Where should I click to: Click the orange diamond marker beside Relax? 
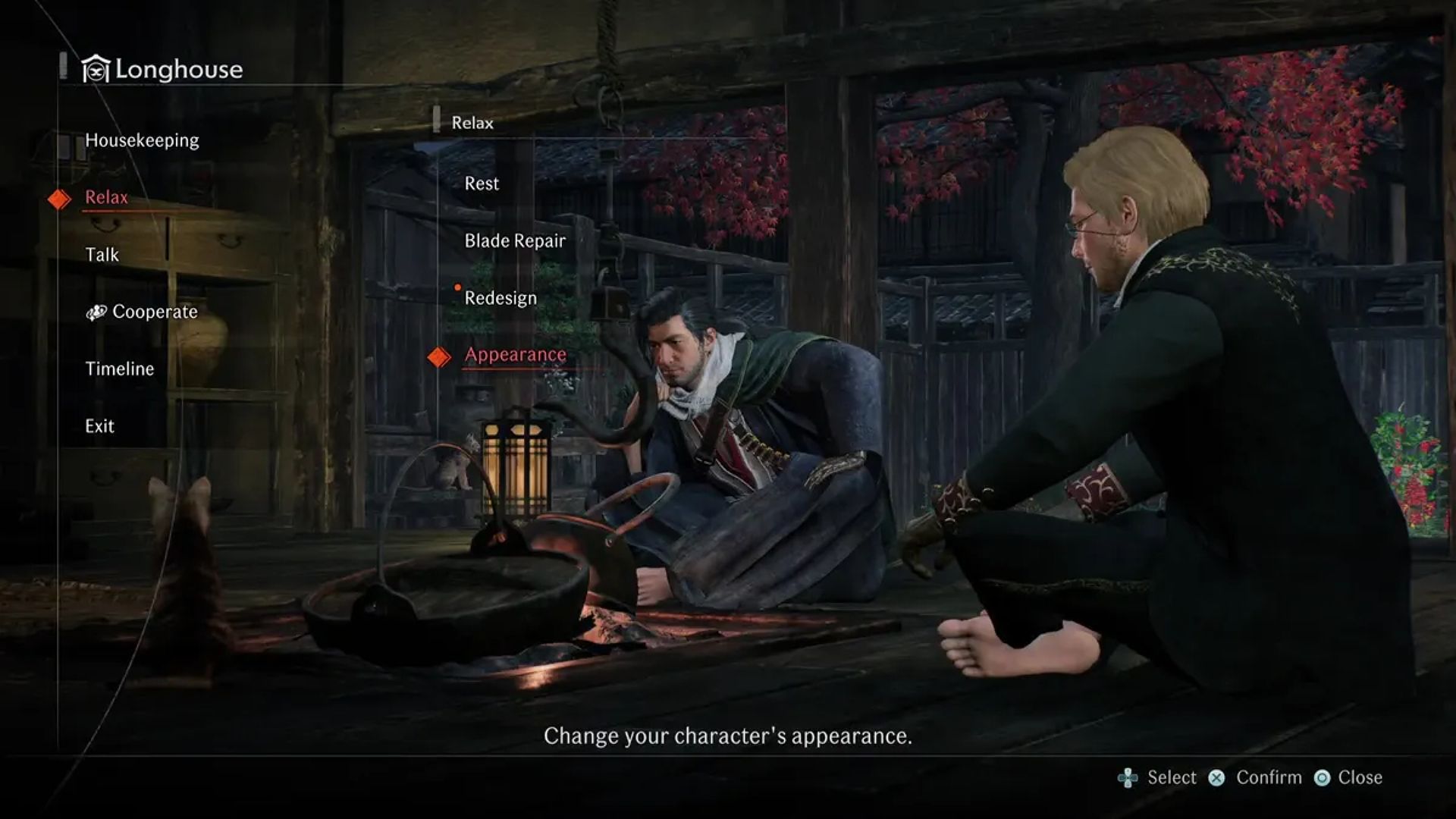(59, 198)
